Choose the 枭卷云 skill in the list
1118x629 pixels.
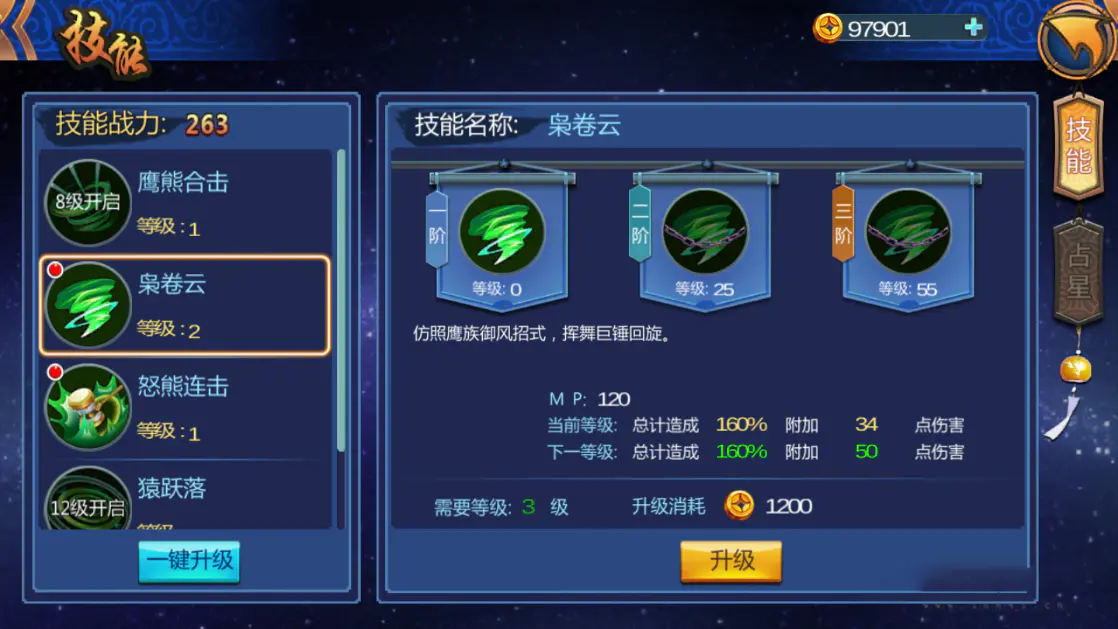(185, 305)
